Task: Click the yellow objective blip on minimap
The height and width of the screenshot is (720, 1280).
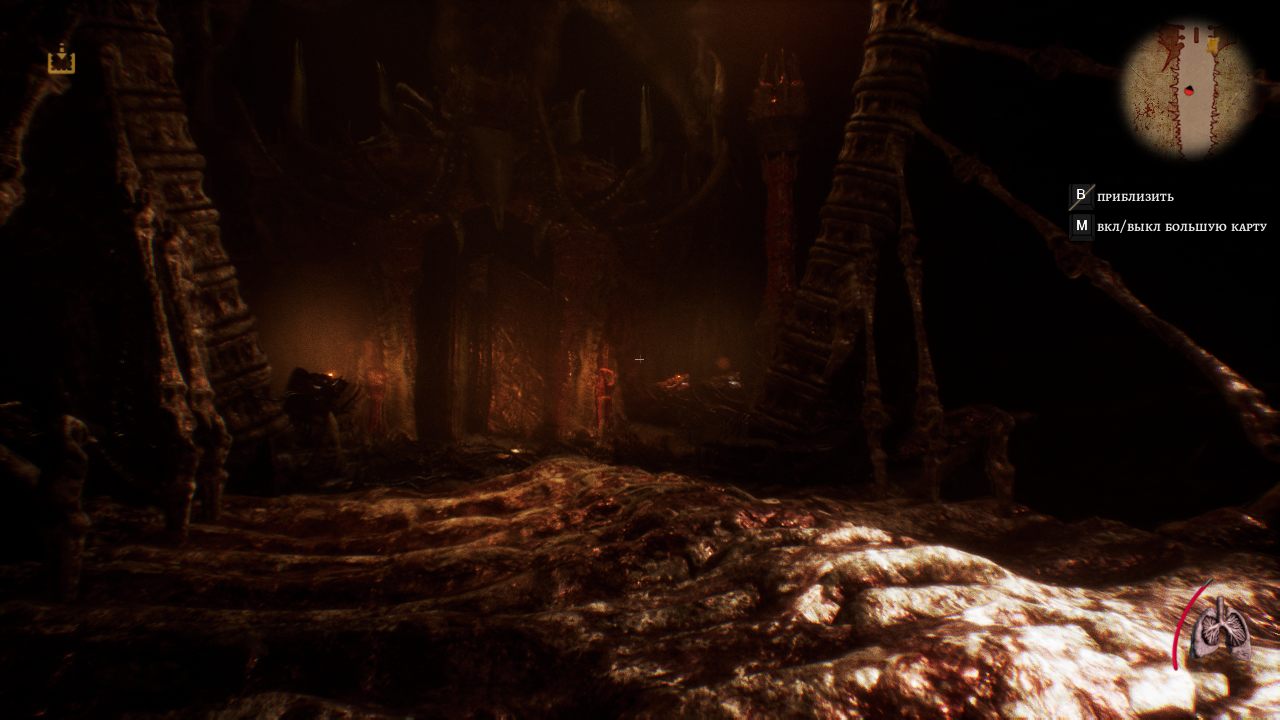Action: 1213,44
